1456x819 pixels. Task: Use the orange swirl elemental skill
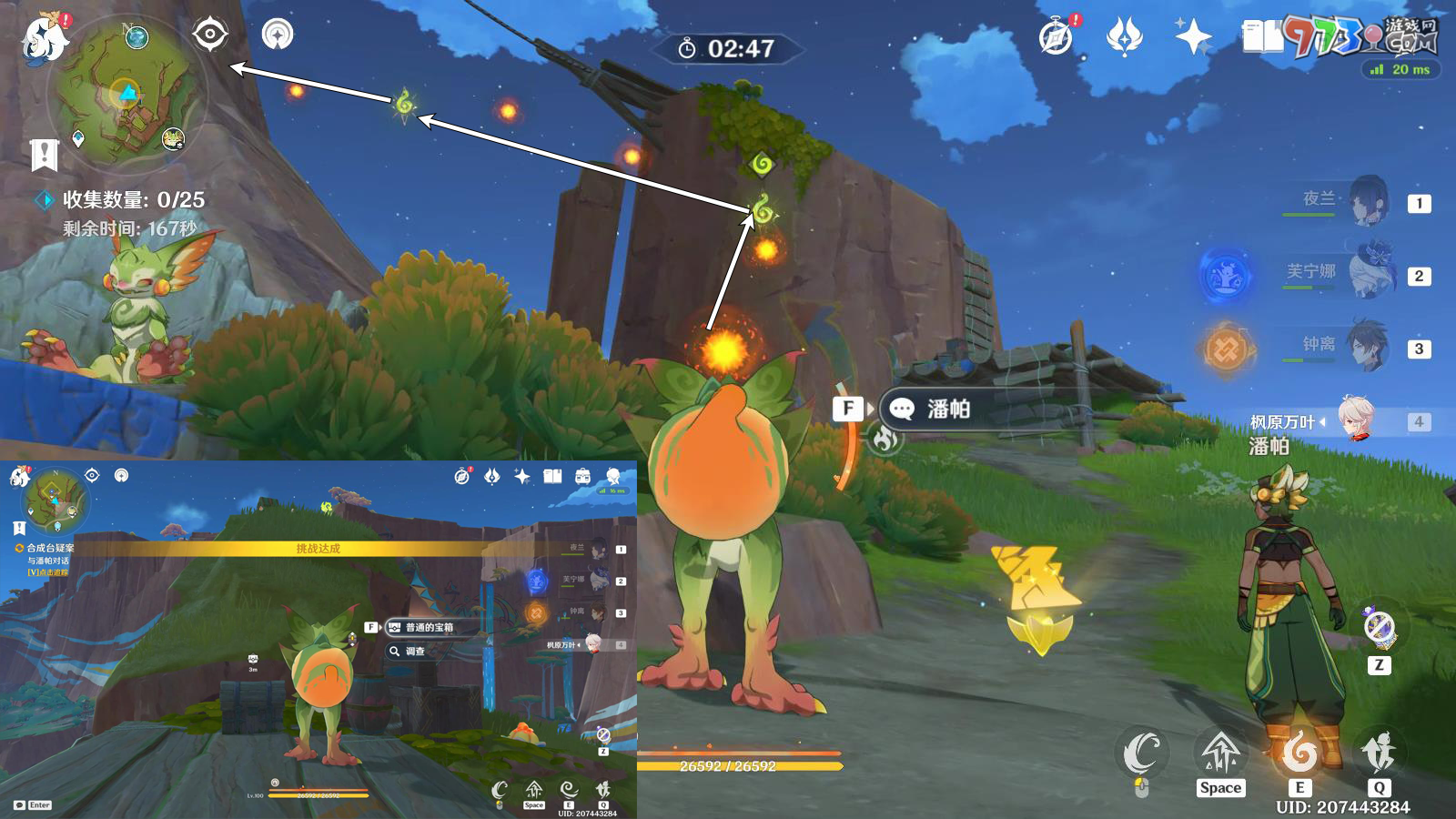click(1299, 752)
